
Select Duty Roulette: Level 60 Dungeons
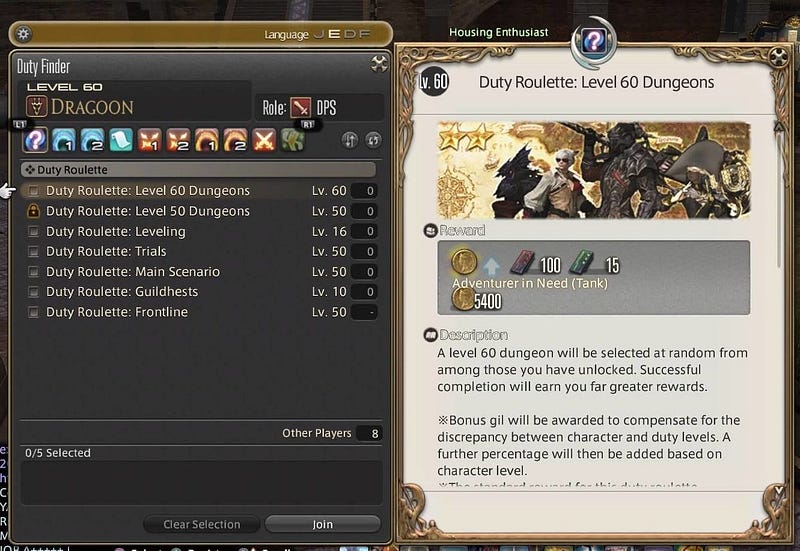[x=147, y=191]
